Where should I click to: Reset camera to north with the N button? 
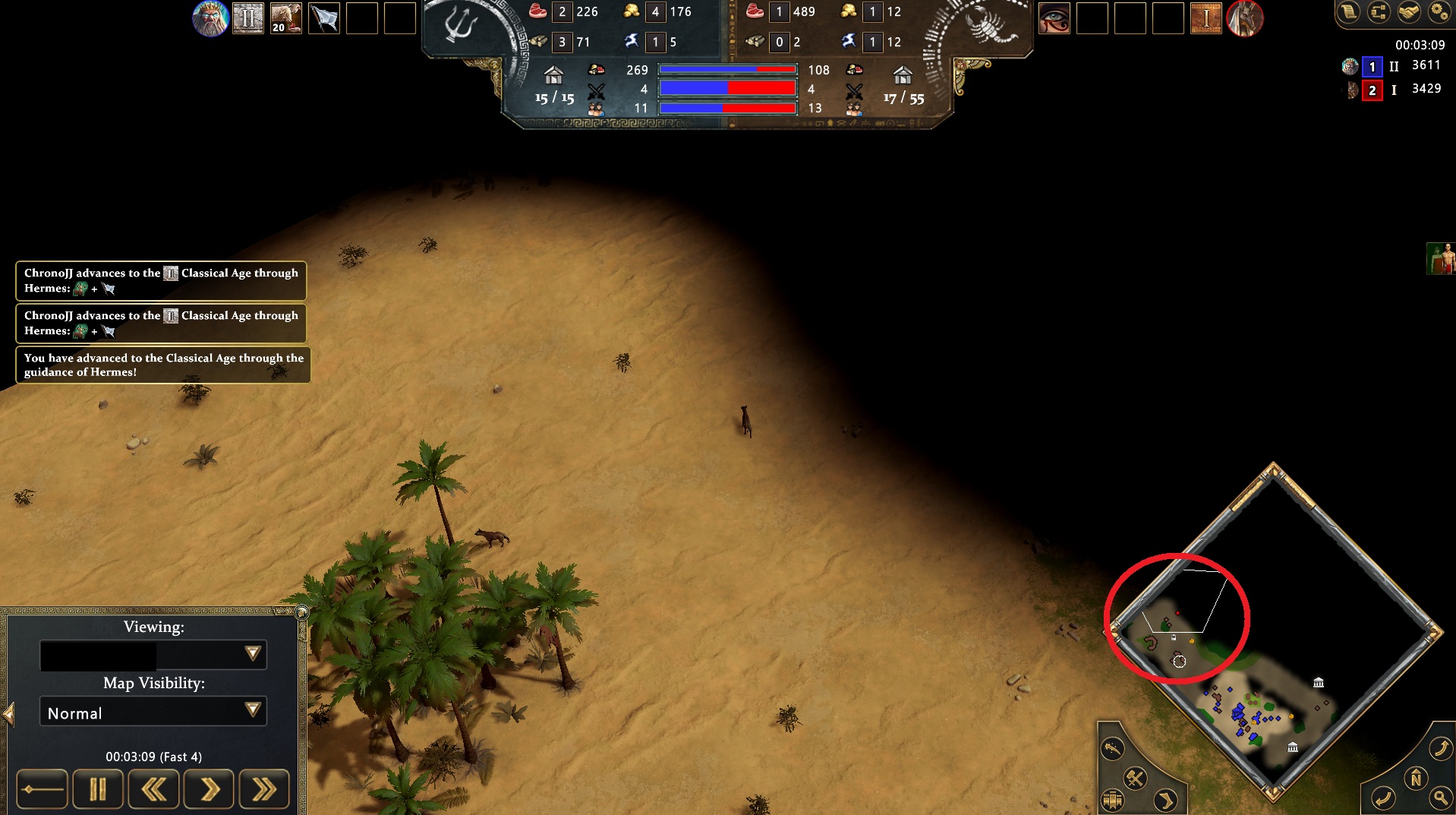tap(1415, 779)
